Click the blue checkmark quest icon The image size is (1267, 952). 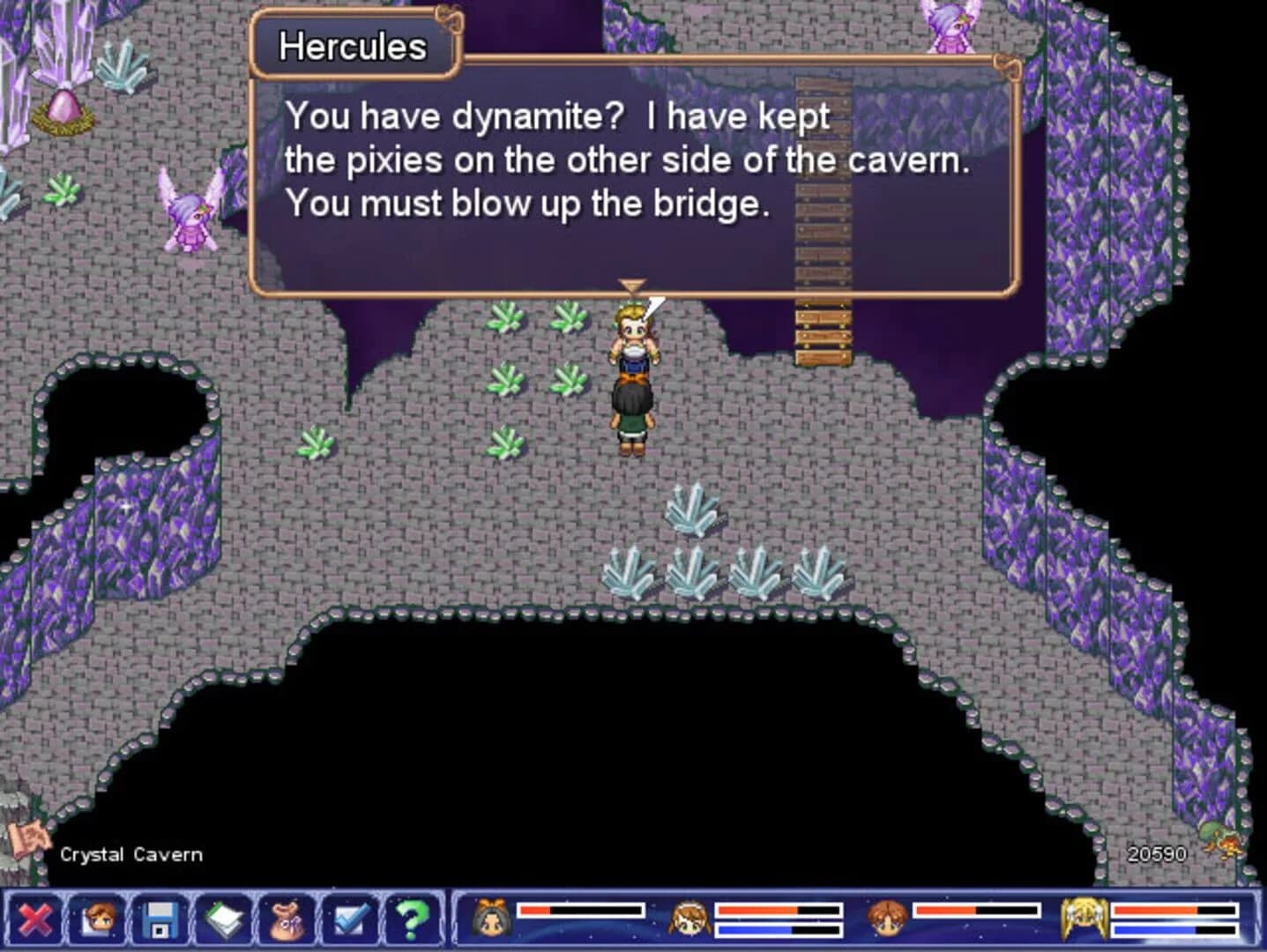(350, 919)
